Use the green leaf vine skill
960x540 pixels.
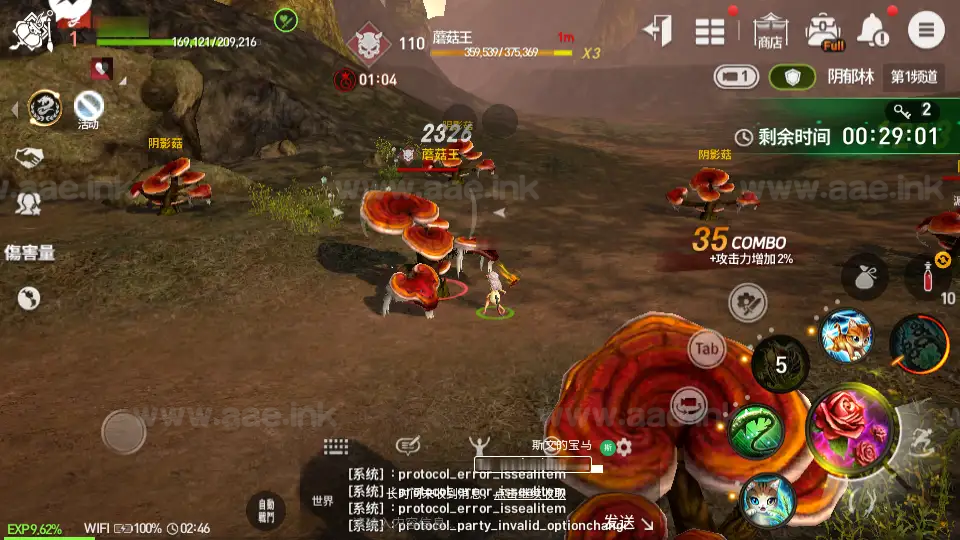click(x=756, y=430)
